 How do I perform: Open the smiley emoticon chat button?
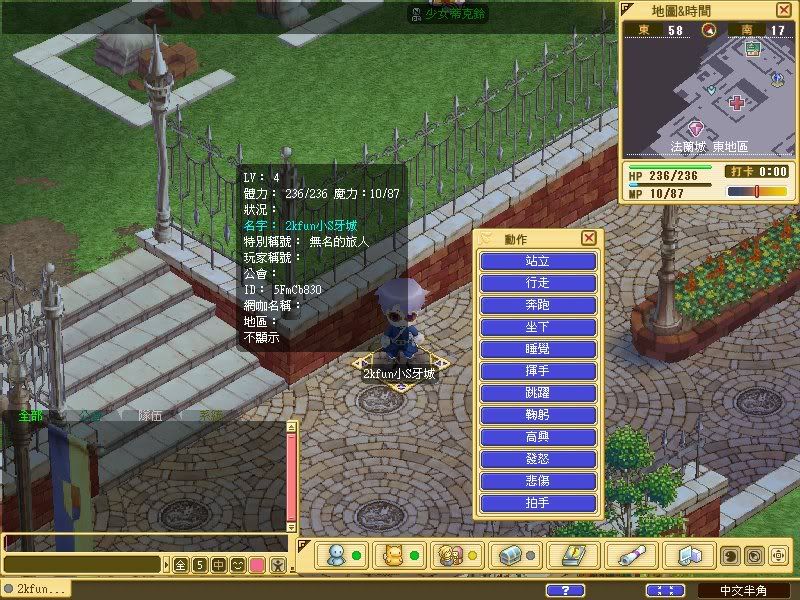pyautogui.click(x=238, y=565)
